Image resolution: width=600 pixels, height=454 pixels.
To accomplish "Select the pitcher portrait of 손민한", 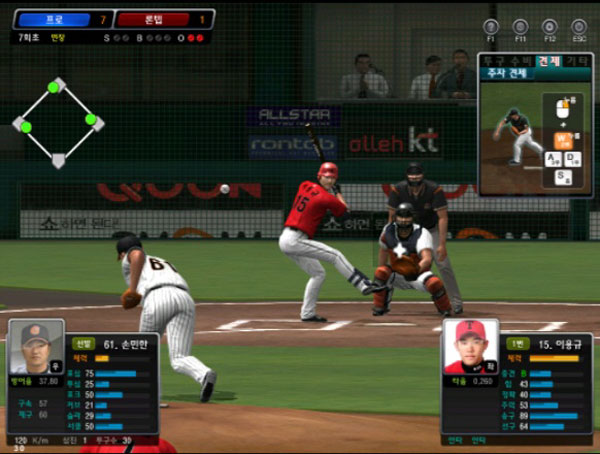I will coord(37,347).
